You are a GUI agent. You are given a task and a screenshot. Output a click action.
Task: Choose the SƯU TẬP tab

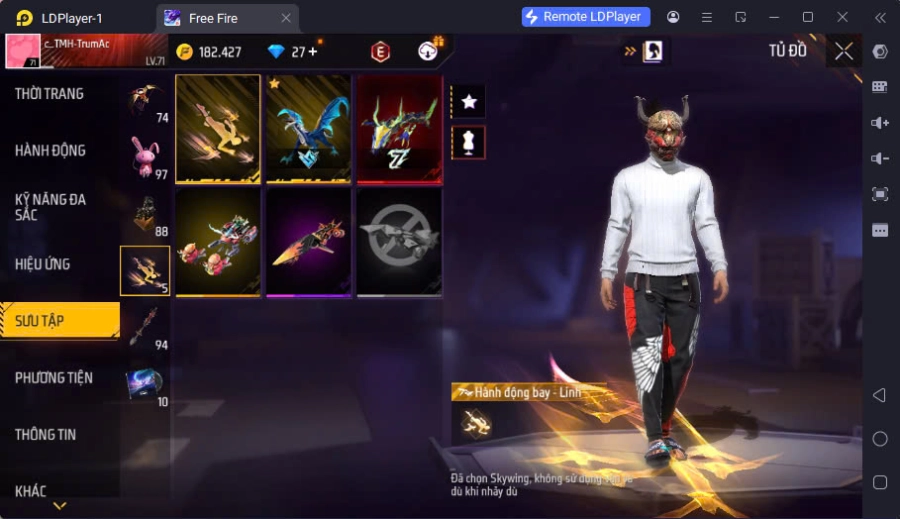click(40, 321)
